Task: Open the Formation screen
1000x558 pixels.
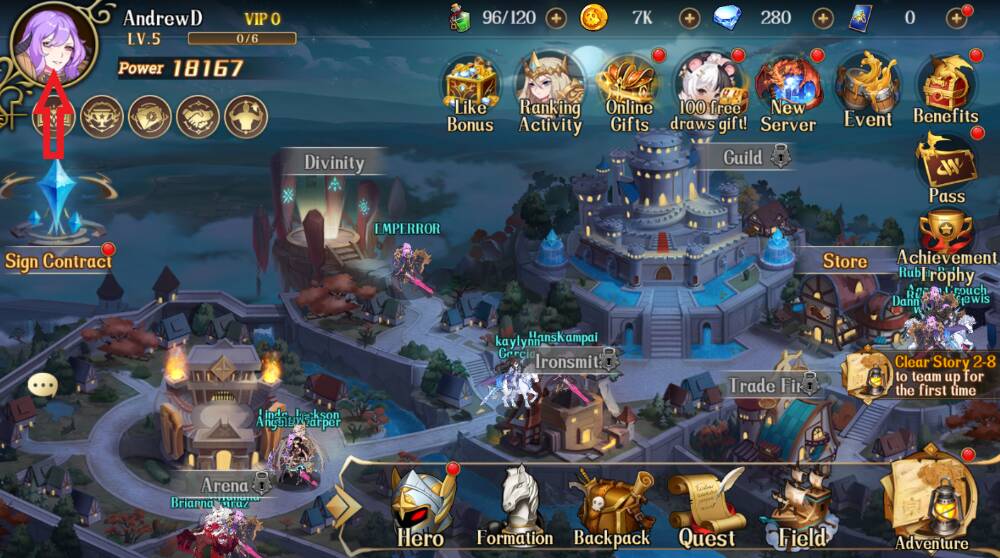Action: coord(514,506)
